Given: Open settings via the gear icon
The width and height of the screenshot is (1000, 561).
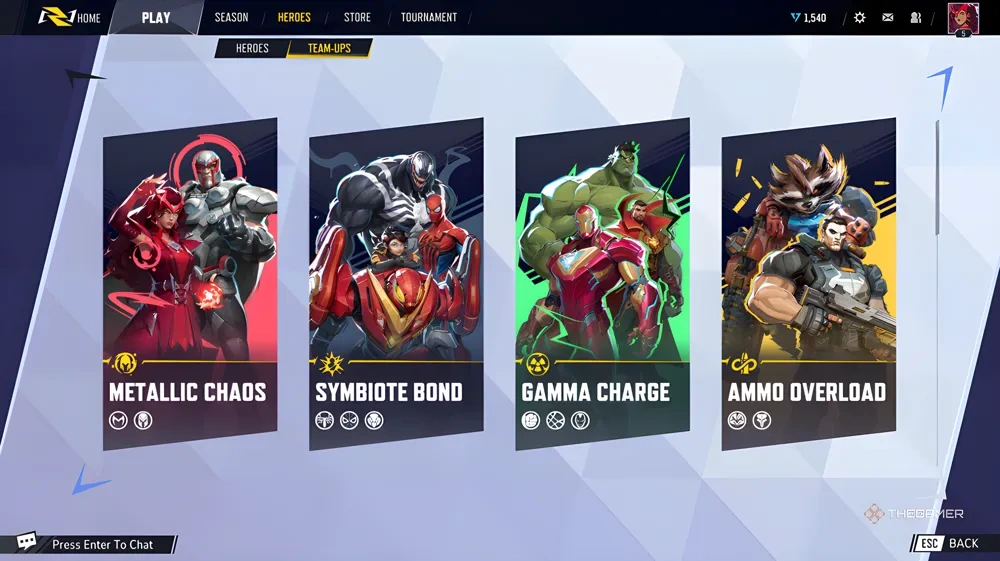Looking at the screenshot, I should click(x=860, y=18).
